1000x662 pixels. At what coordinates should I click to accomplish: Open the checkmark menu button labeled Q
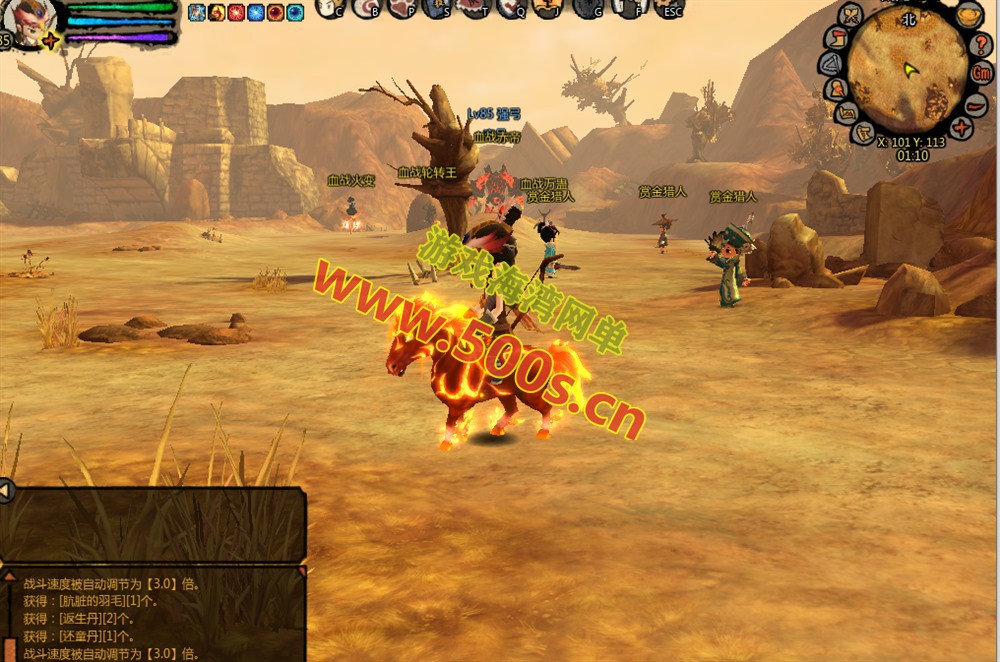click(x=511, y=9)
